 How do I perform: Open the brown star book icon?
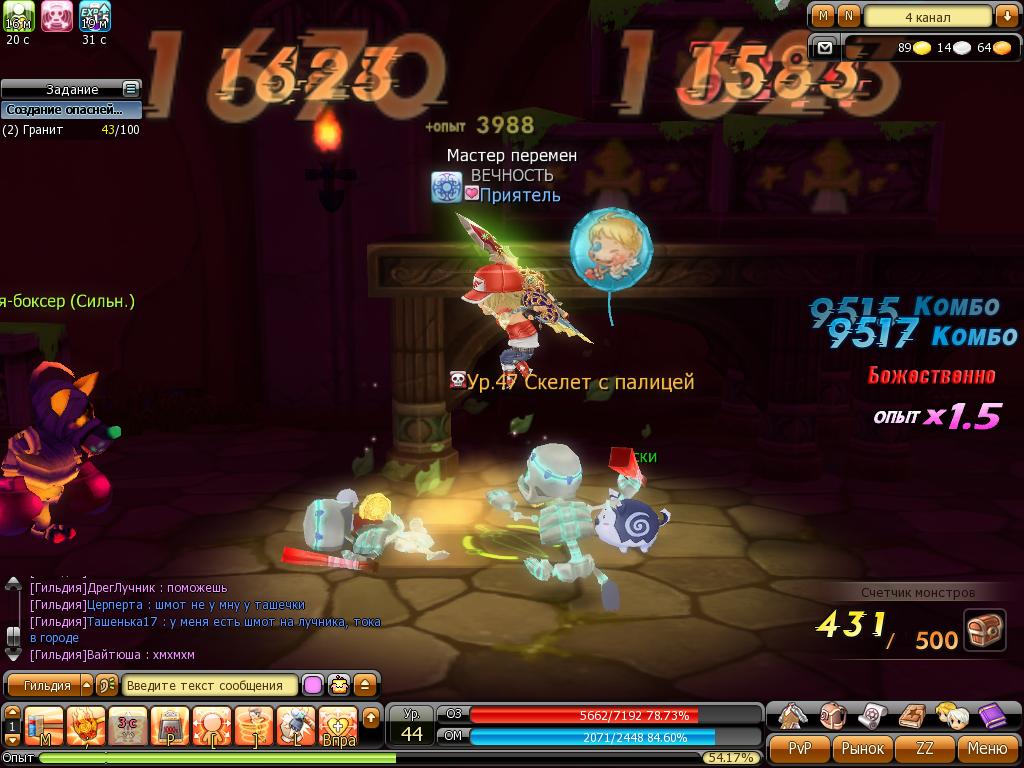(x=911, y=715)
